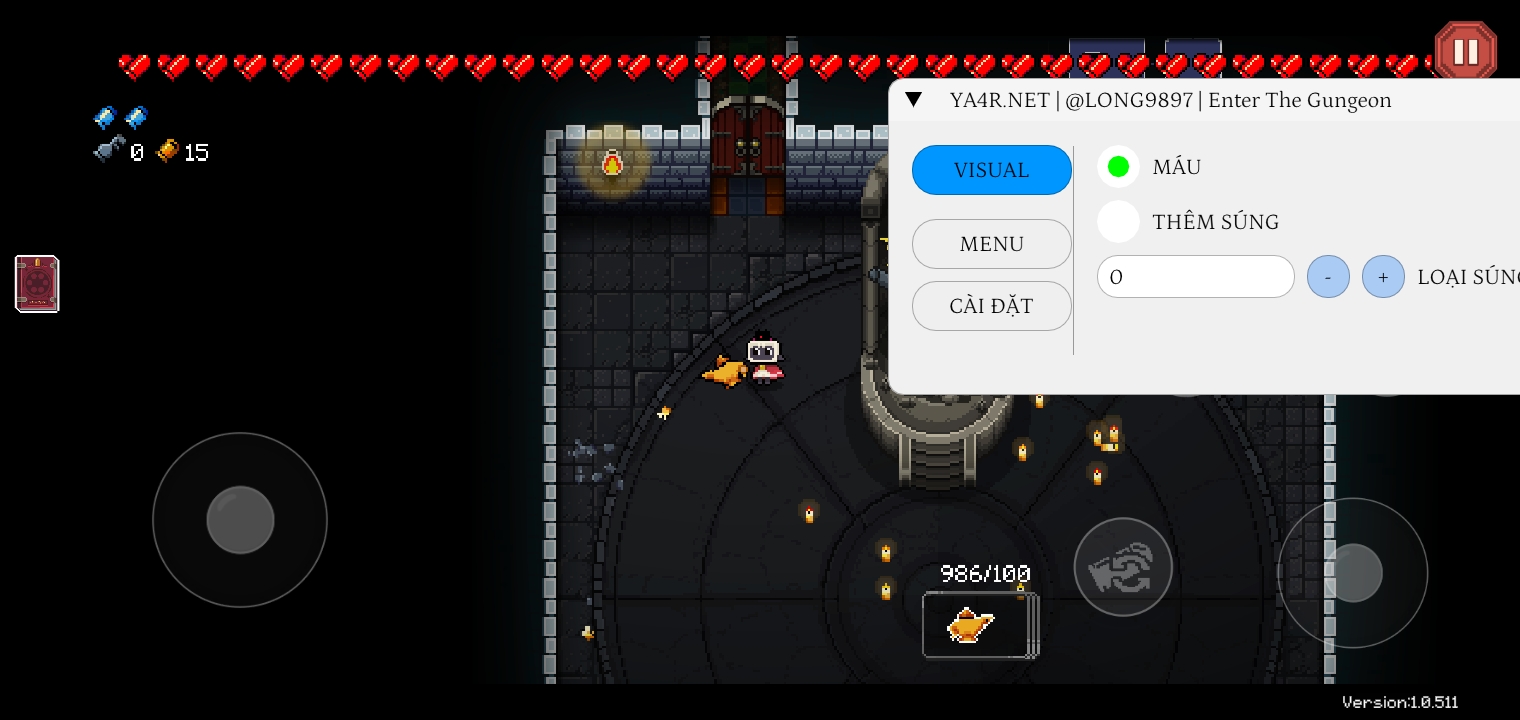Tap the weapon swap button
Image resolution: width=1520 pixels, height=720 pixels.
(1122, 567)
